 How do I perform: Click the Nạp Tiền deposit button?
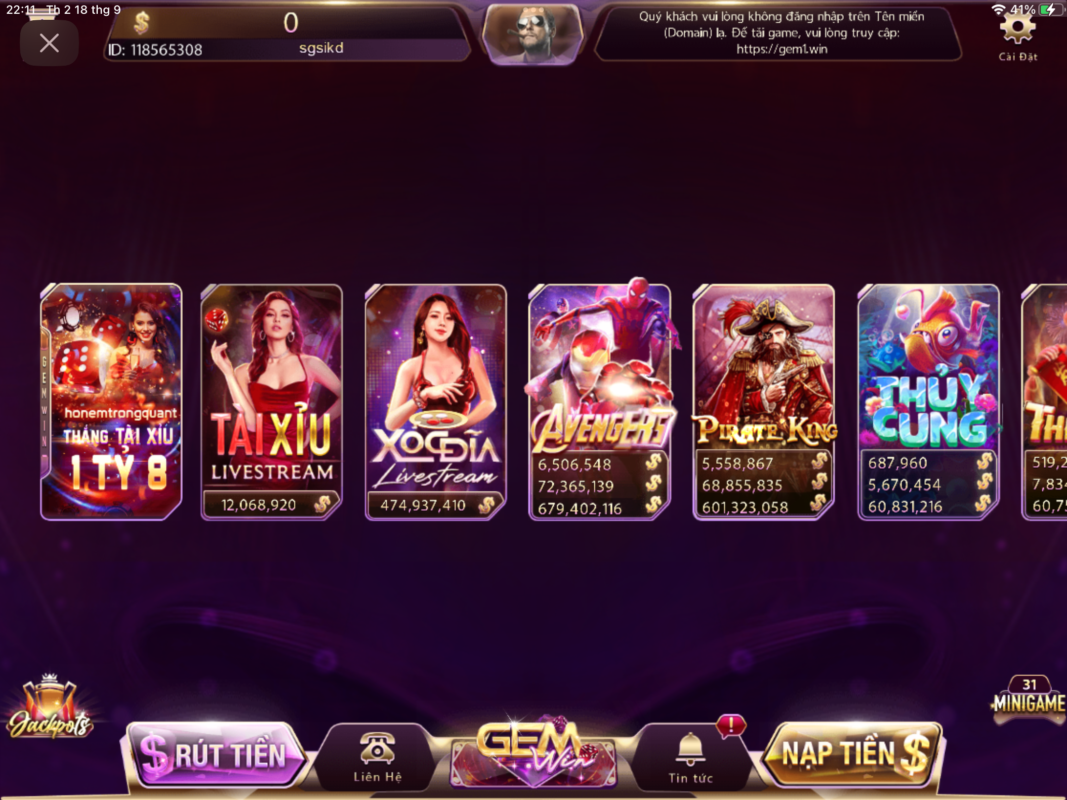852,754
